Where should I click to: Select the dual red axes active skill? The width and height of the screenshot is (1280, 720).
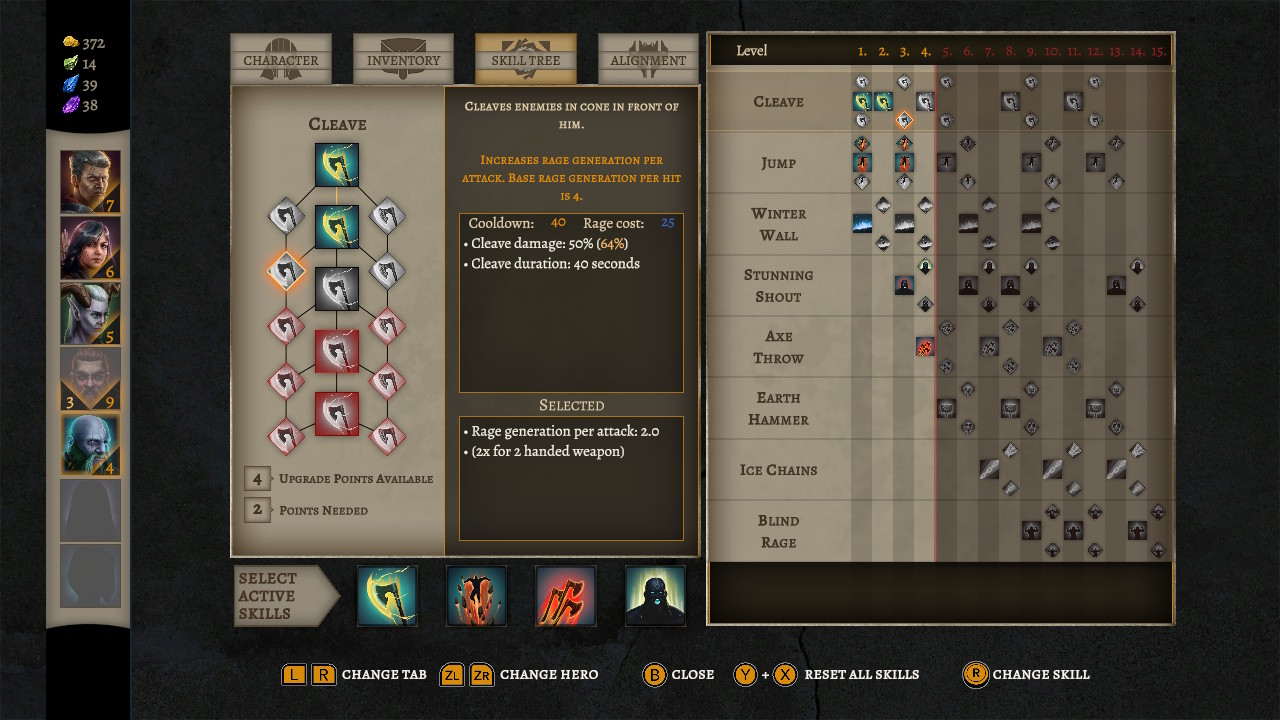(x=565, y=595)
